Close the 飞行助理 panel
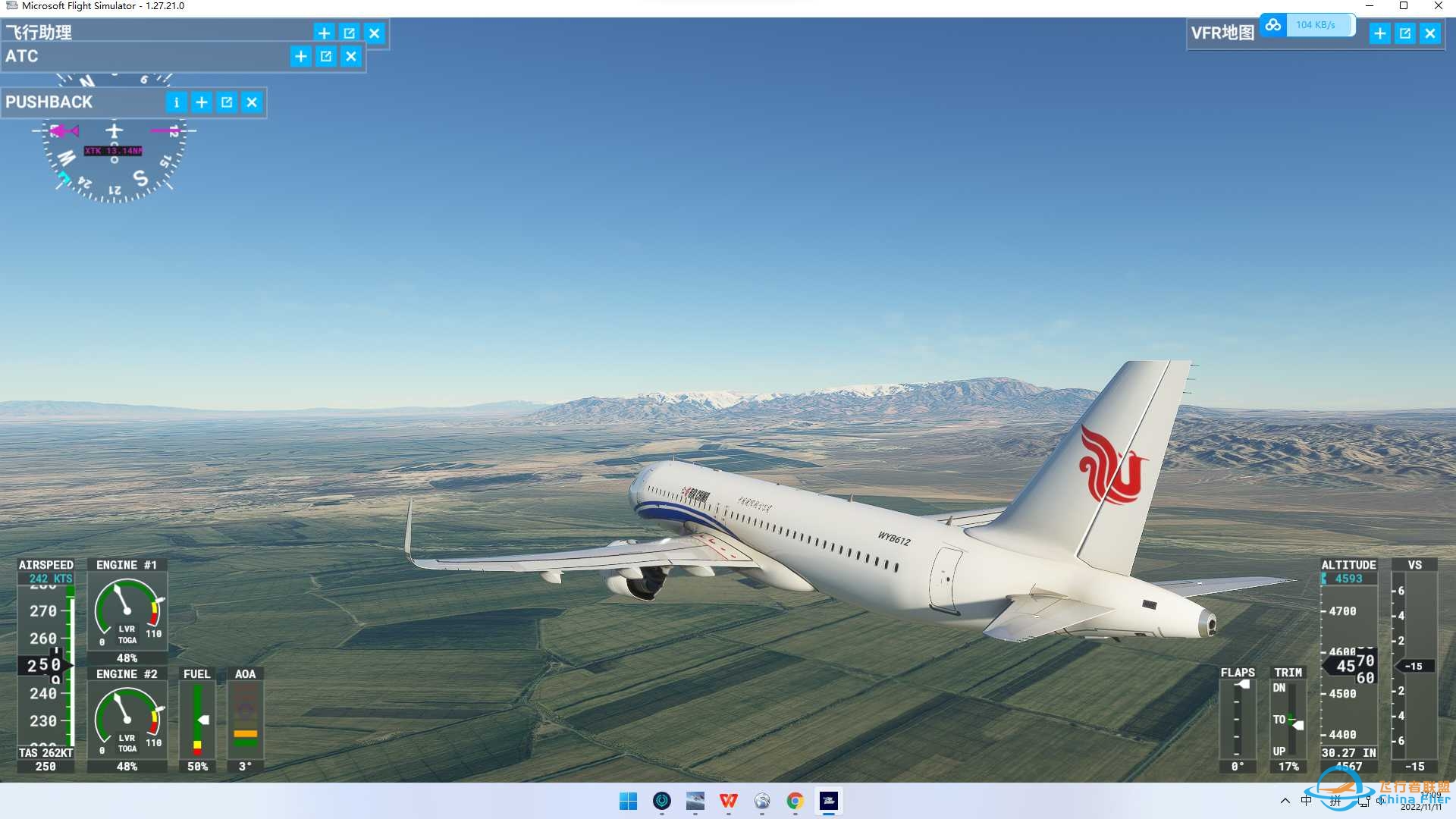 coord(375,33)
